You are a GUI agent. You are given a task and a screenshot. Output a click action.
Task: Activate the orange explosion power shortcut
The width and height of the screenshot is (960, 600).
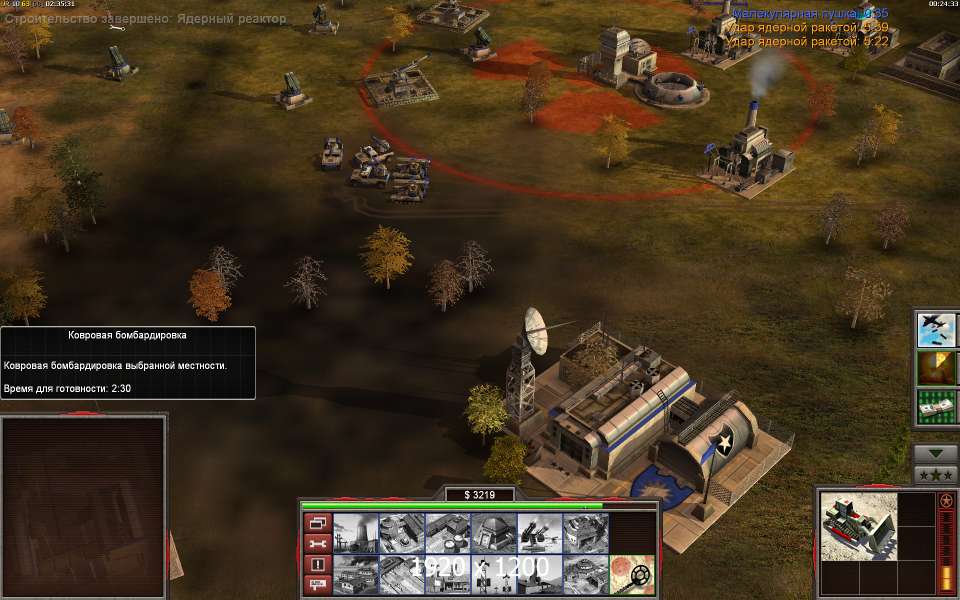point(935,367)
